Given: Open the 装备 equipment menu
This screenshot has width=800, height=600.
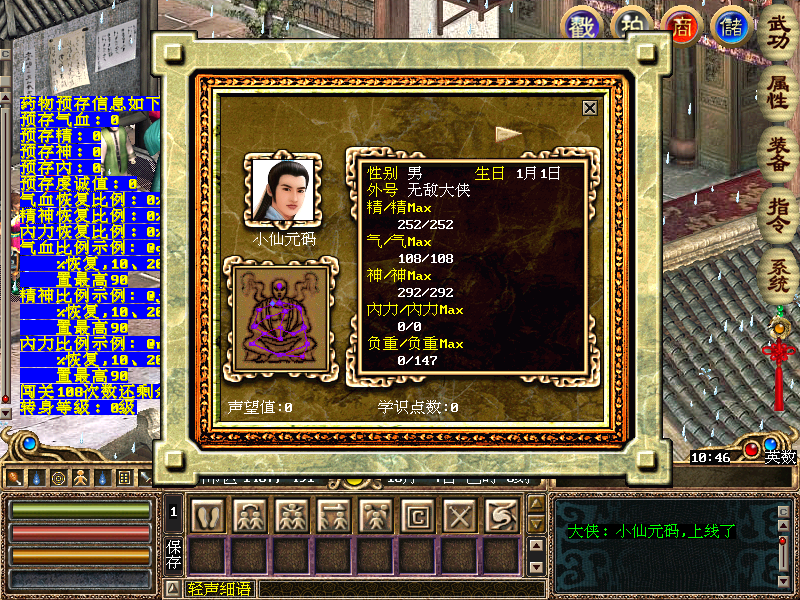Looking at the screenshot, I should tap(778, 152).
